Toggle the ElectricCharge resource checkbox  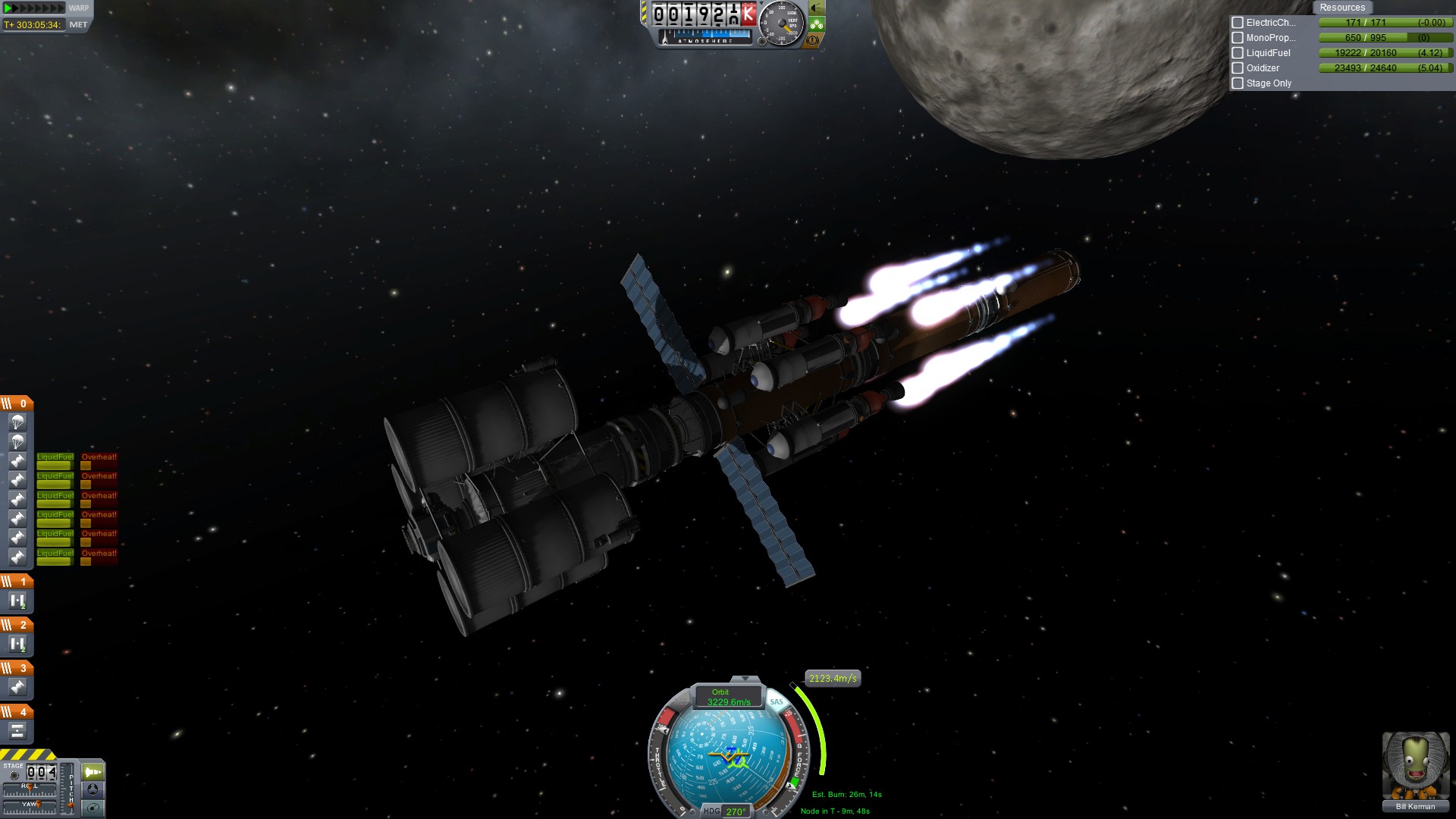pos(1238,23)
